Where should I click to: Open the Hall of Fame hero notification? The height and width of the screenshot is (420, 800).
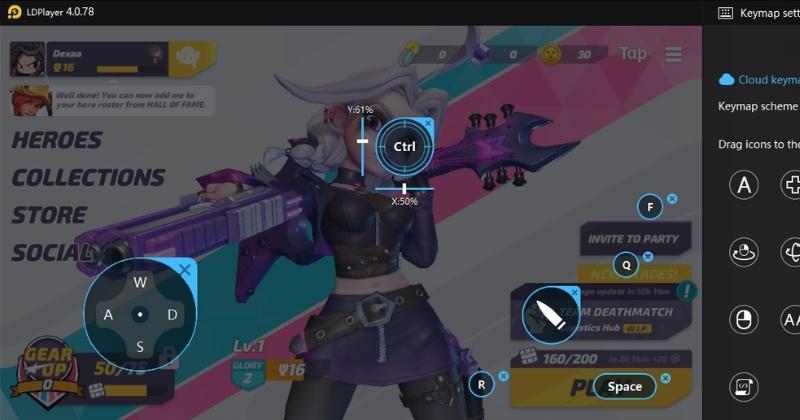pyautogui.click(x=110, y=101)
